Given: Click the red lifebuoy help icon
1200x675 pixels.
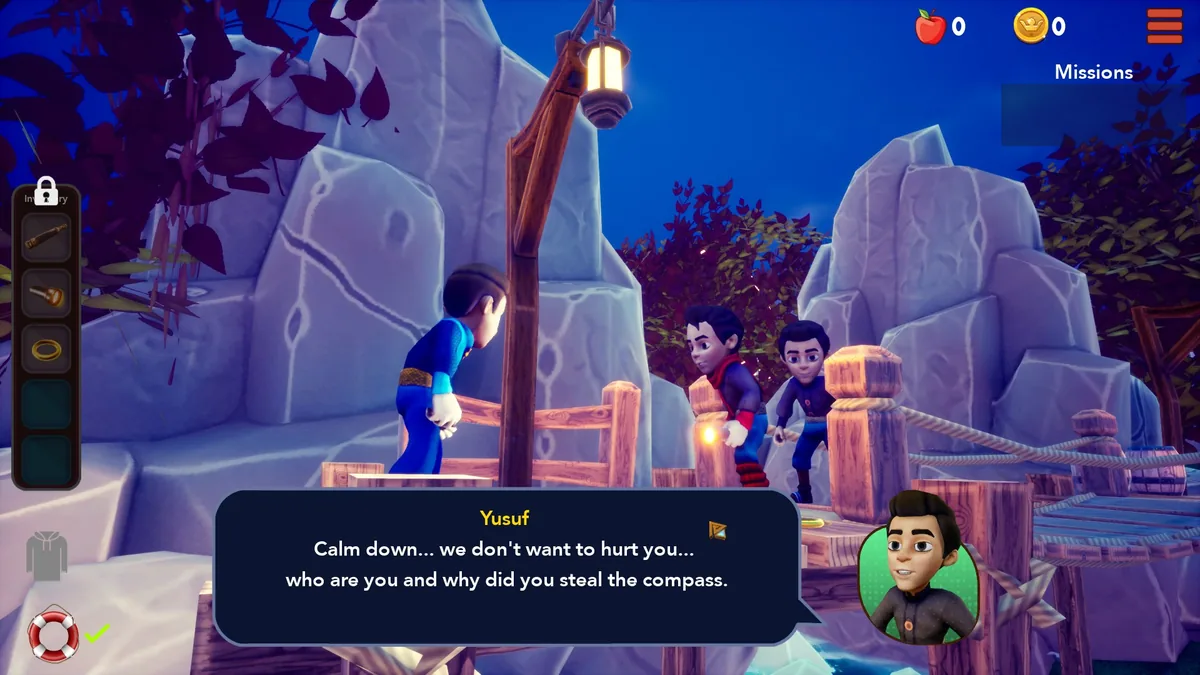Looking at the screenshot, I should [x=52, y=634].
